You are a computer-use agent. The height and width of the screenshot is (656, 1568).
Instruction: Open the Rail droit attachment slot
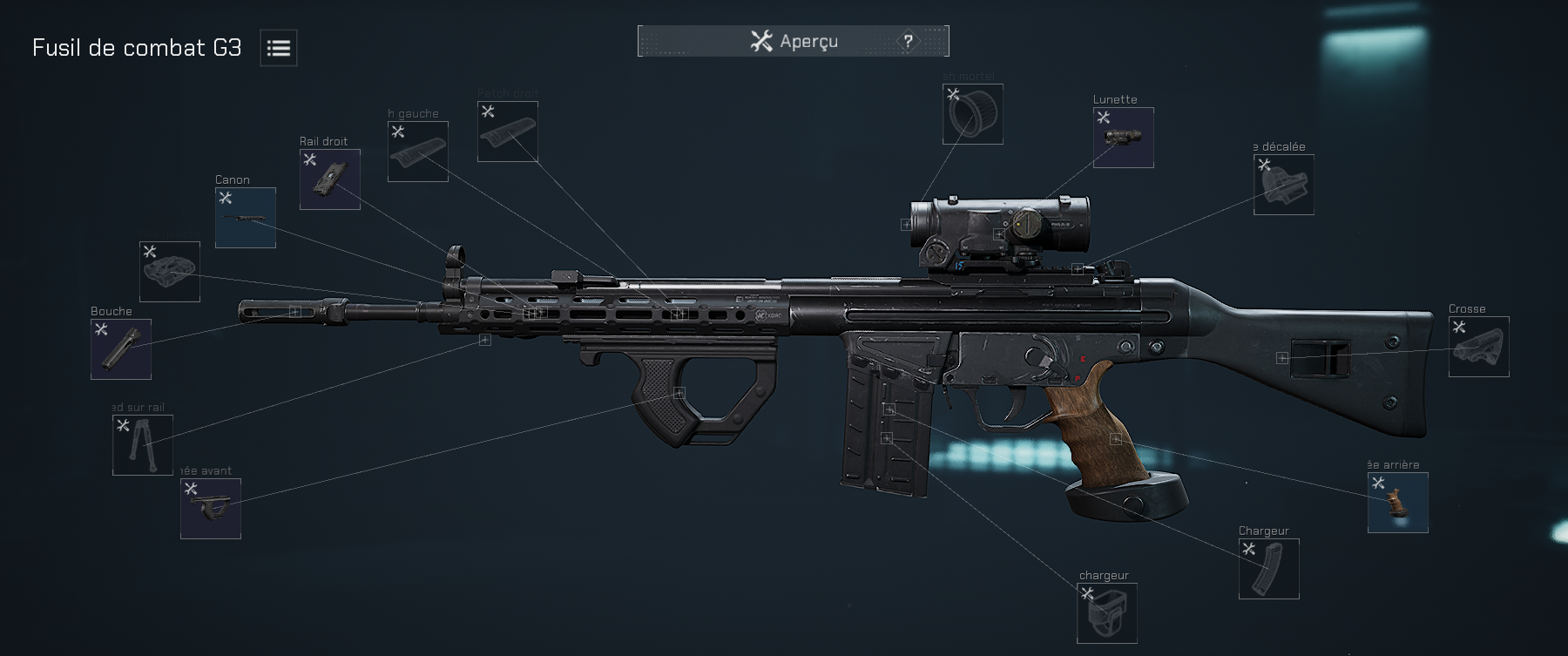[329, 179]
